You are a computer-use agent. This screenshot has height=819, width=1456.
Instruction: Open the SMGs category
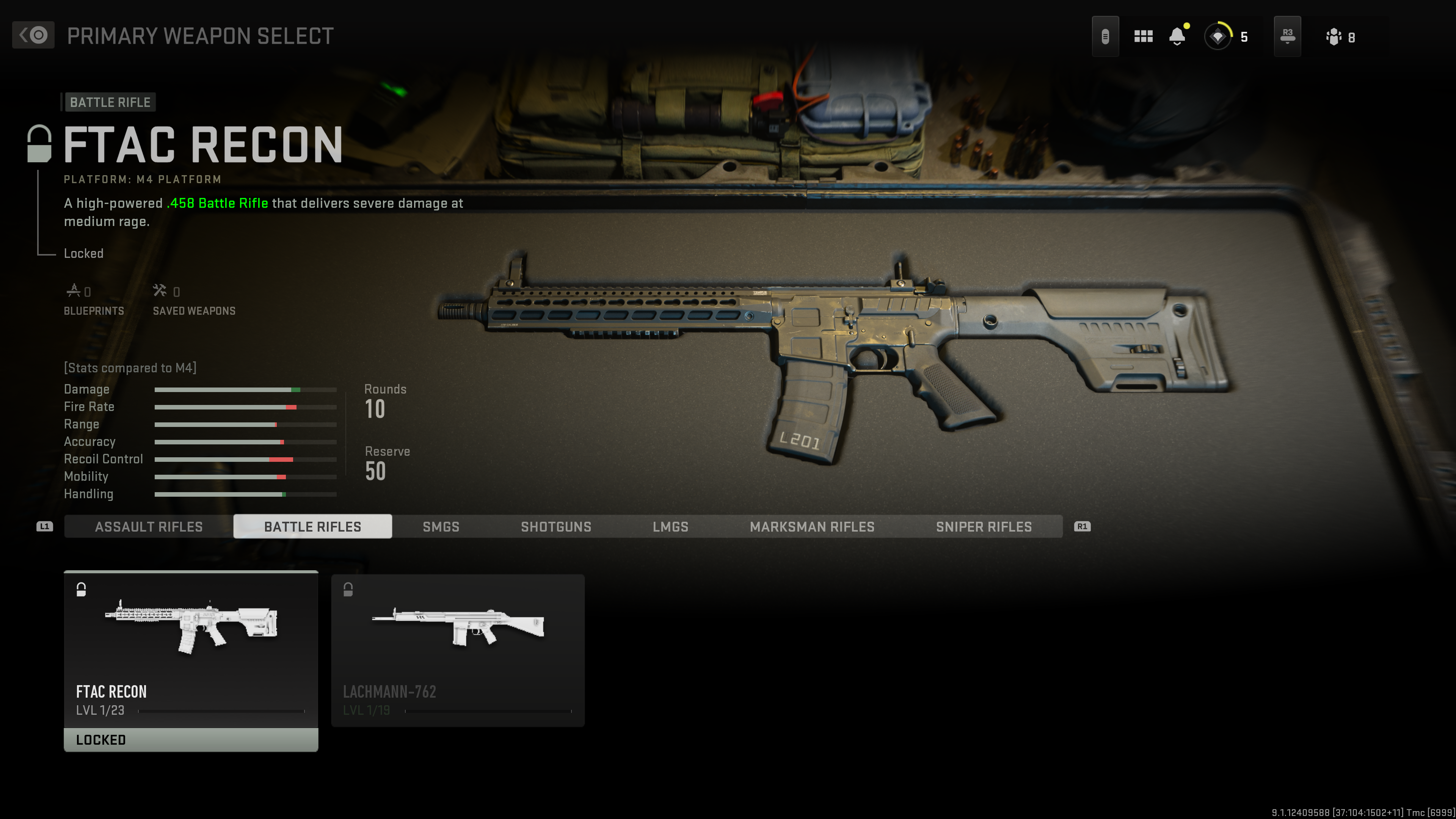441,527
